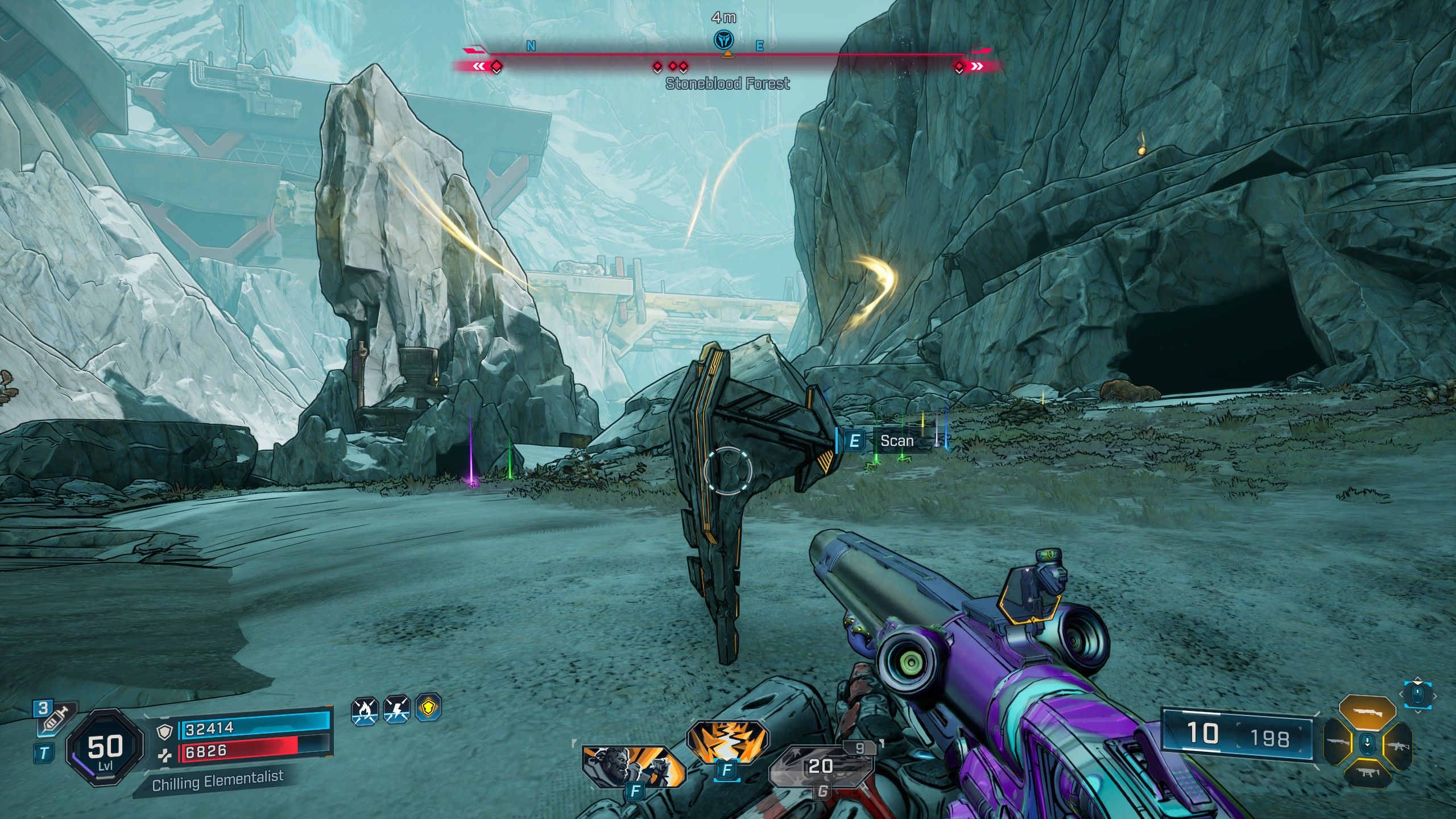Select the blue objective marker on the compass

point(723,40)
